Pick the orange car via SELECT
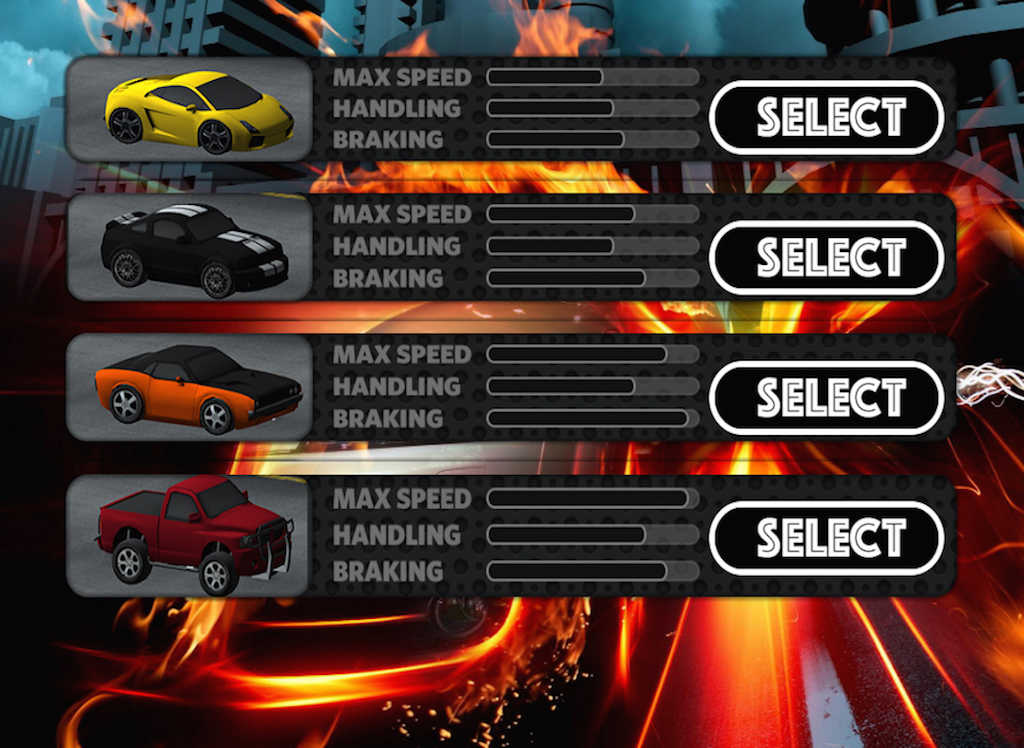 click(827, 398)
